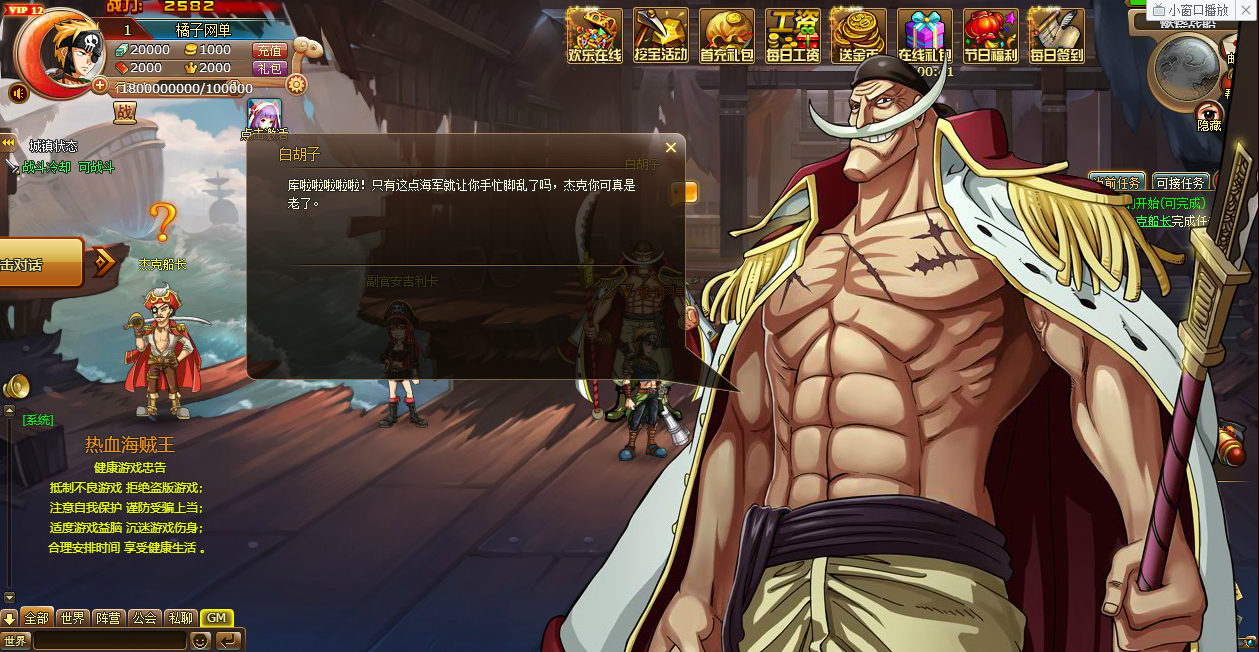Switch chat to the 公会 guild tab
1259x652 pixels.
[x=144, y=618]
